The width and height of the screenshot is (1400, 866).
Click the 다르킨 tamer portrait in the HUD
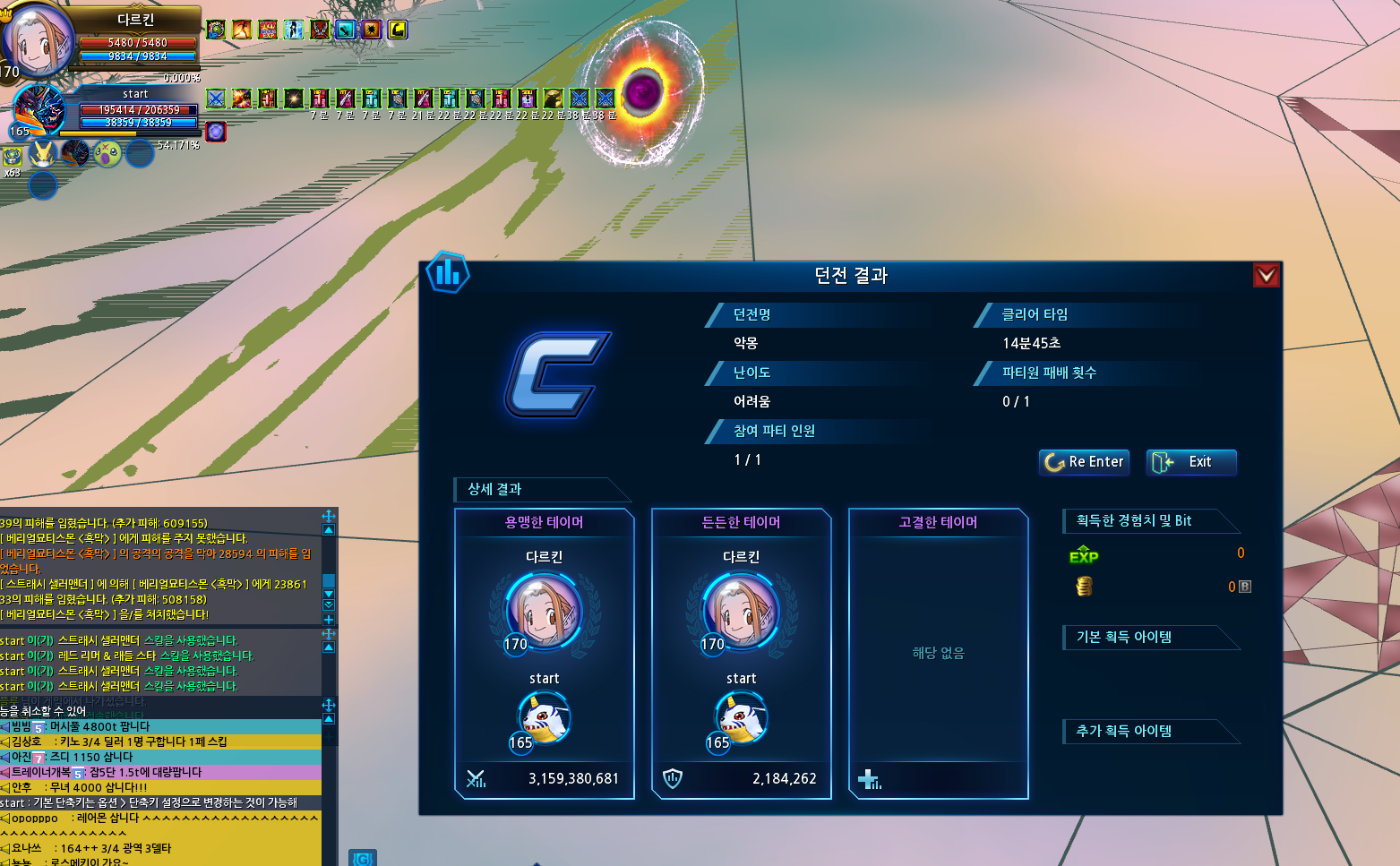coord(38,39)
